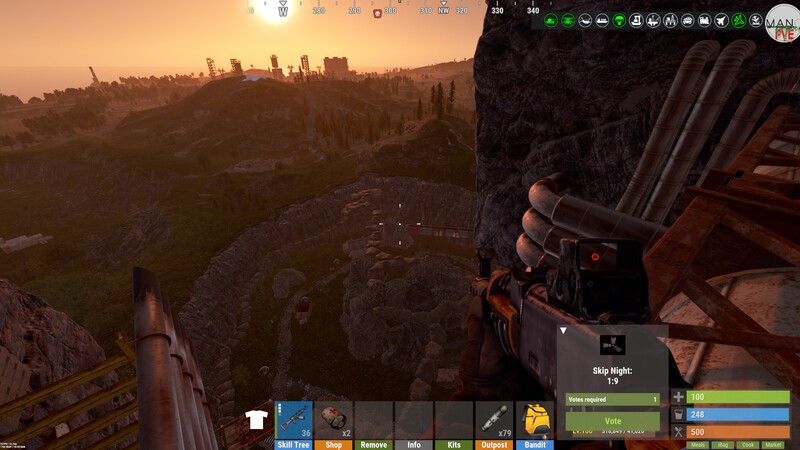The height and width of the screenshot is (450, 800).
Task: Activate the Remove button
Action: 374,444
